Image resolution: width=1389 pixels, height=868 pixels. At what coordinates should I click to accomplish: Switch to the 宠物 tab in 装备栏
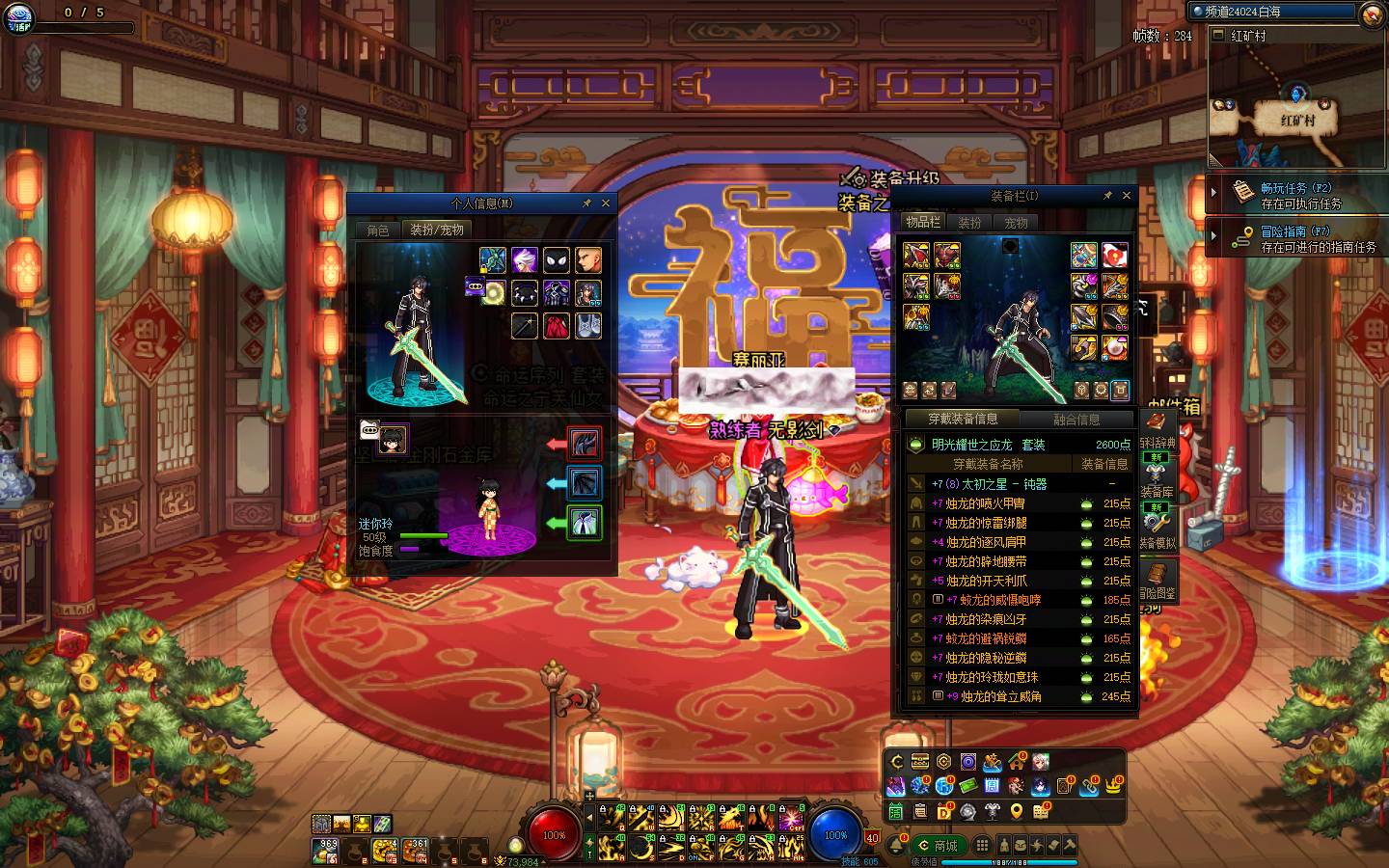click(x=1017, y=223)
